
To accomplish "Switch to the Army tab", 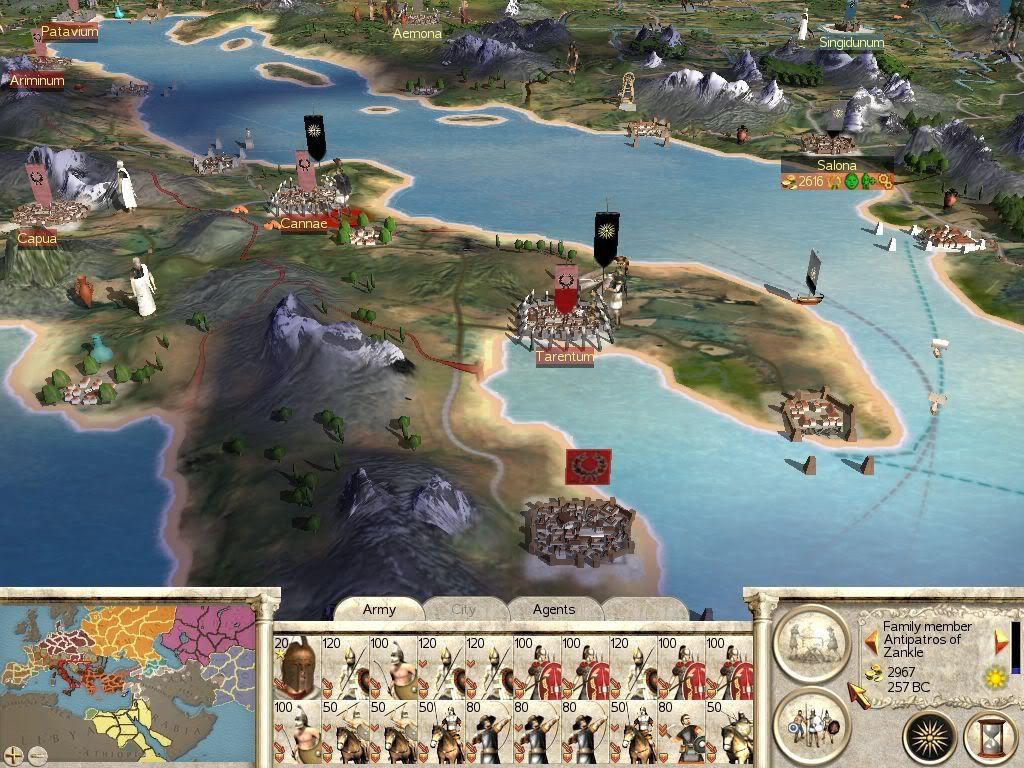I will 379,609.
